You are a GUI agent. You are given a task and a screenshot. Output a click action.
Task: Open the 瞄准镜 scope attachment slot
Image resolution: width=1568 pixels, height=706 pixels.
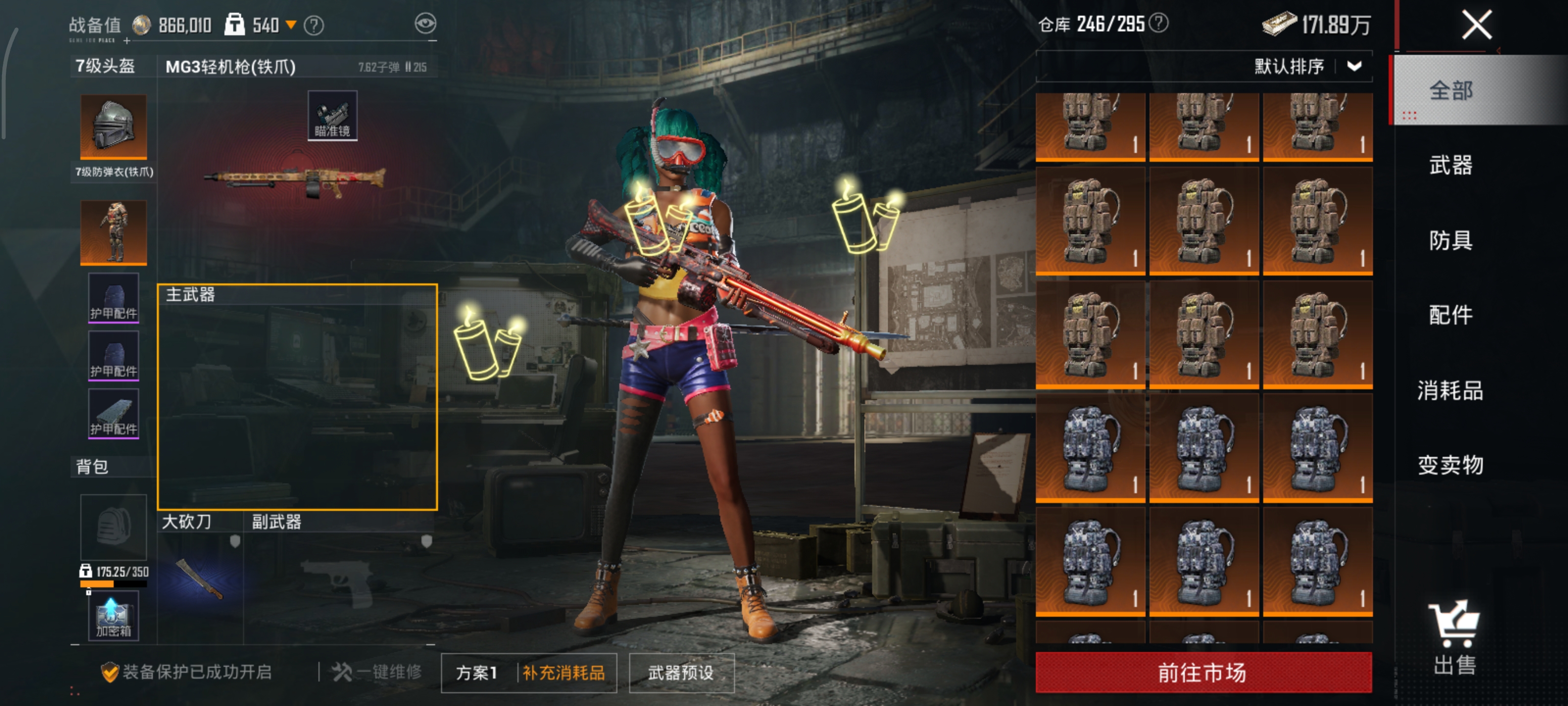click(332, 116)
